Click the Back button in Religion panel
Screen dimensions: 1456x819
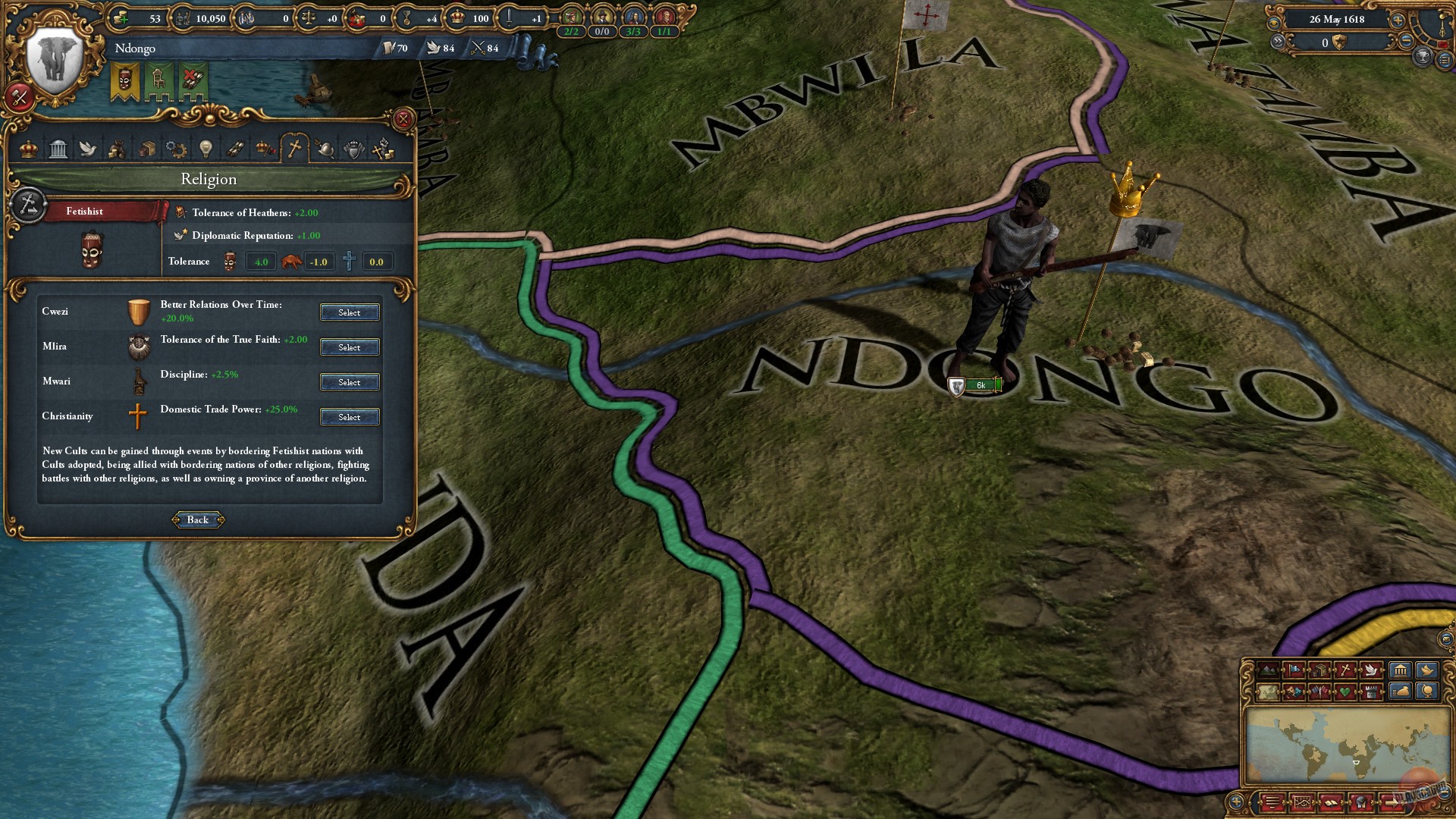click(197, 519)
